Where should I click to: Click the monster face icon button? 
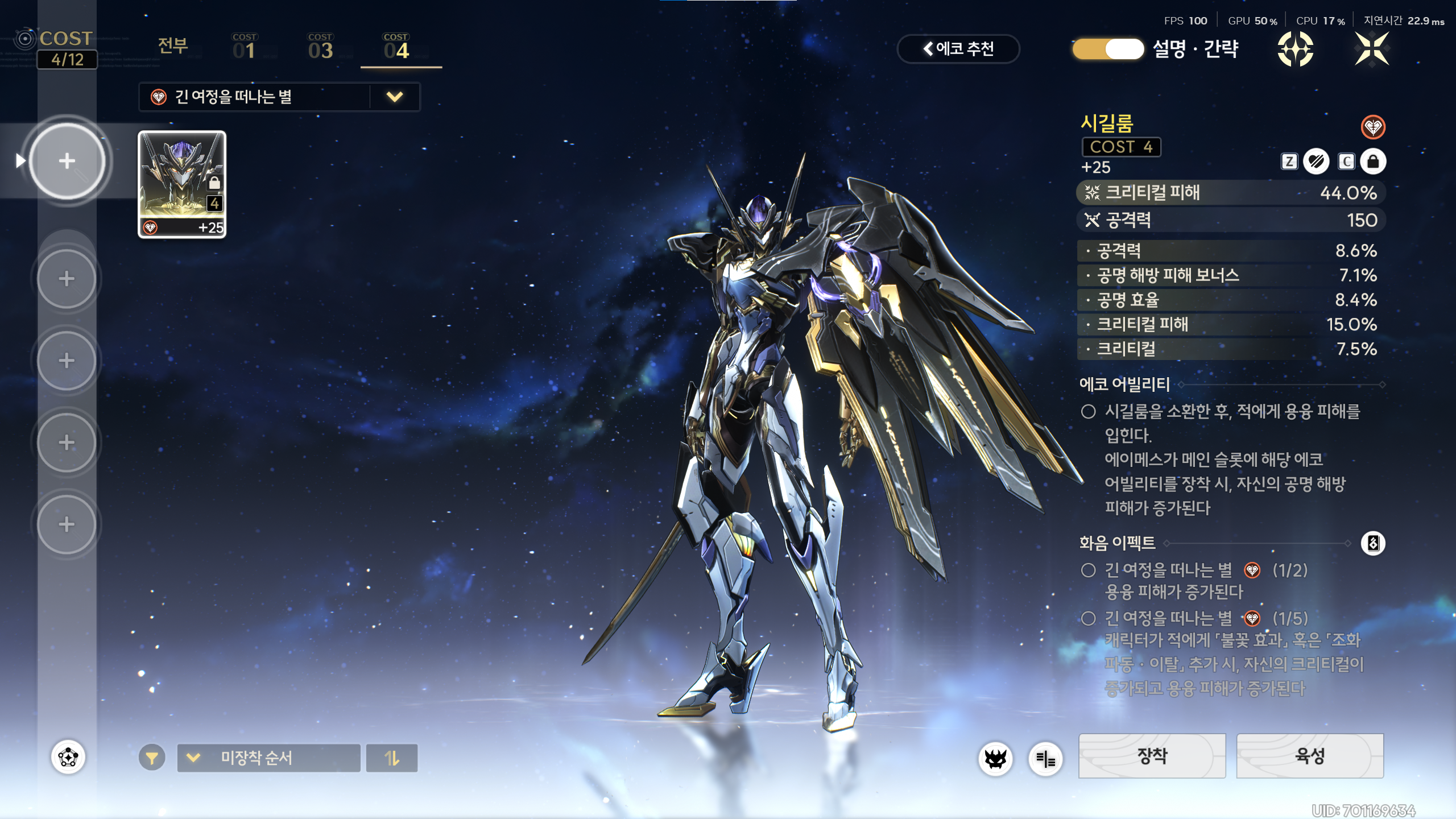tap(995, 759)
